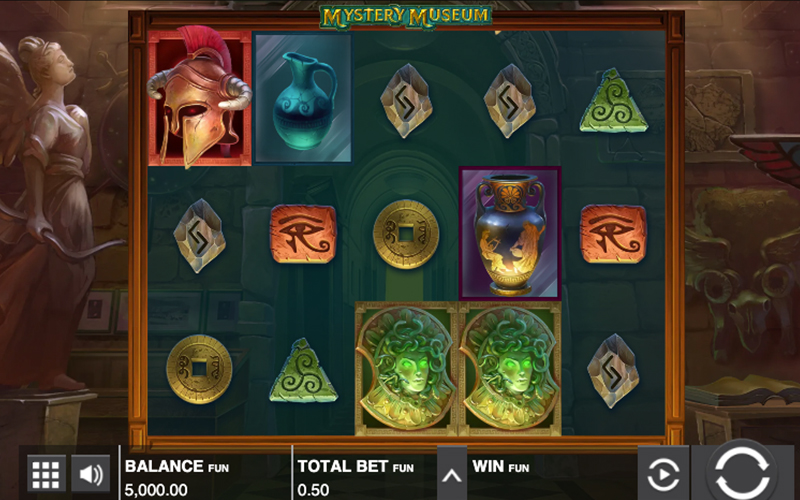This screenshot has width=800, height=500.
Task: Expand the Total Bet selector arrow
Action: (x=452, y=475)
